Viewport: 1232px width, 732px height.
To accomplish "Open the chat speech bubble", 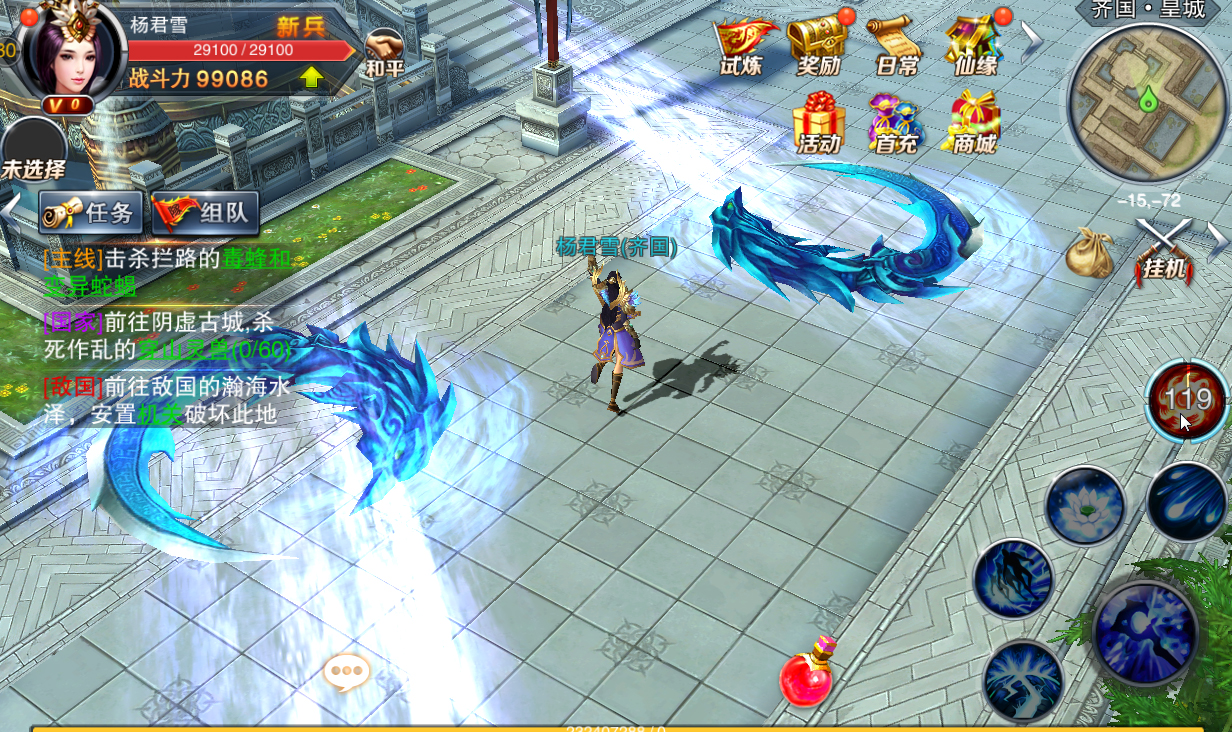I will [x=347, y=673].
